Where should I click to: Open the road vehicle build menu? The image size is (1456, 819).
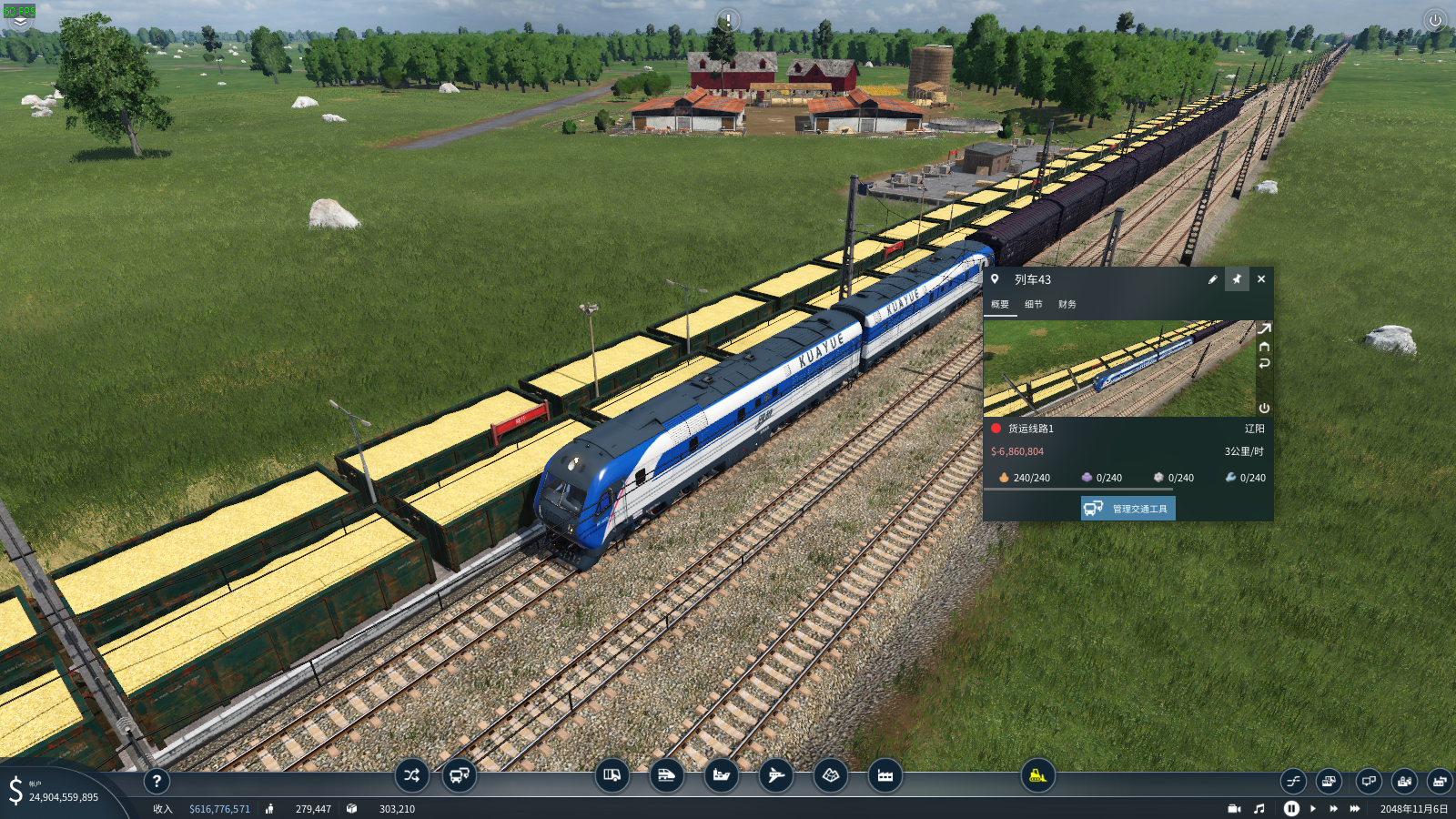[x=612, y=775]
